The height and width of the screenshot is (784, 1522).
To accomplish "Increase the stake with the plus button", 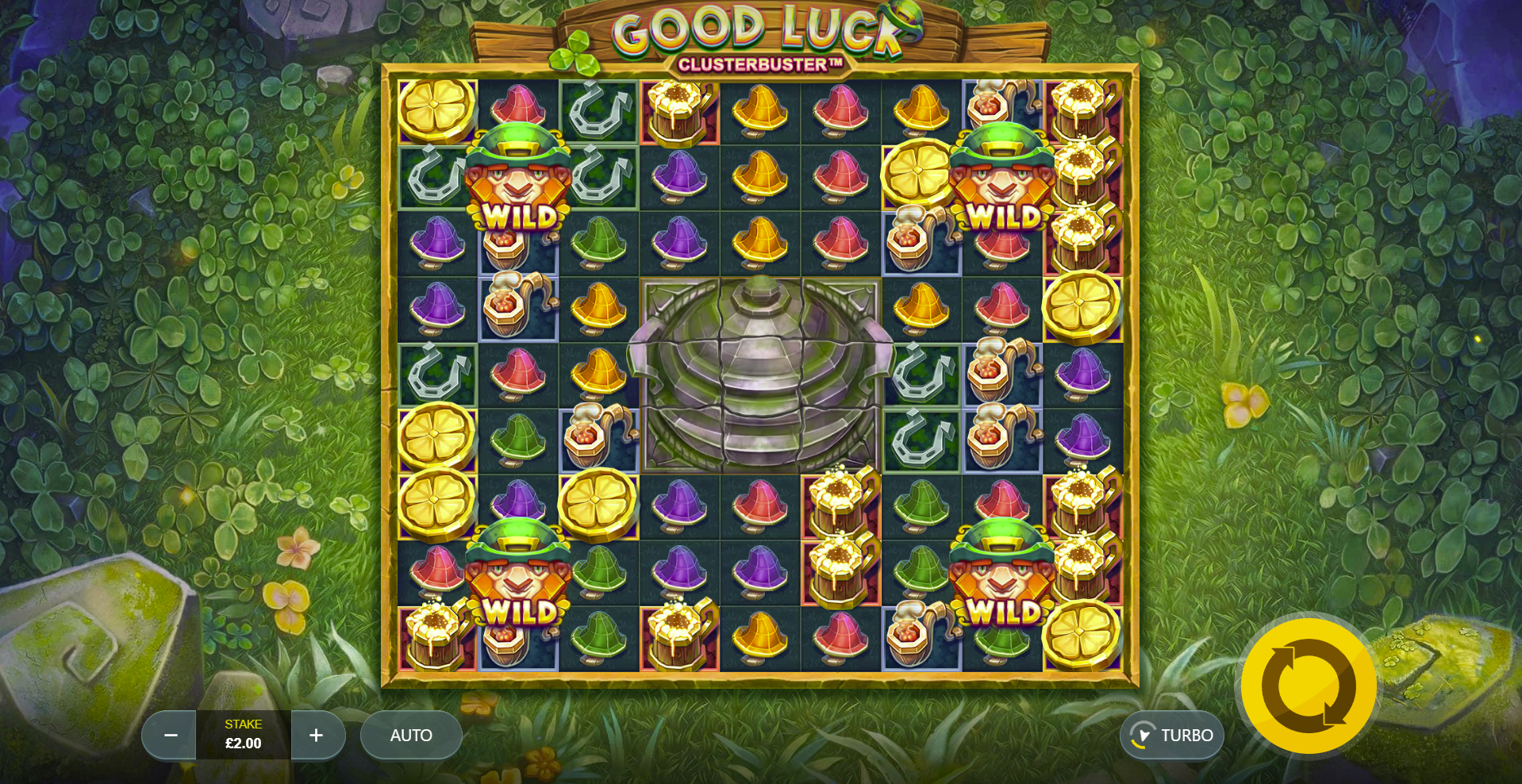I will pyautogui.click(x=317, y=736).
